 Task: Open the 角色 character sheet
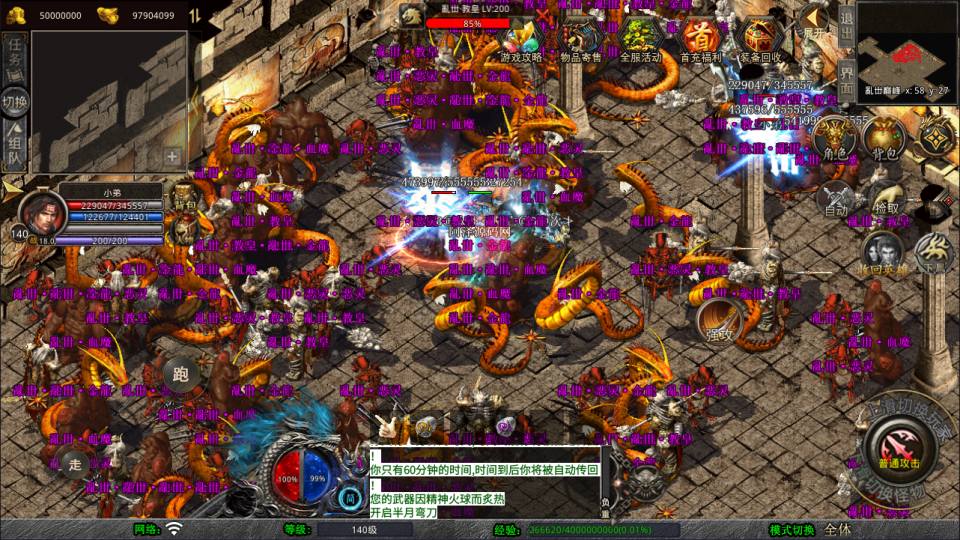(834, 140)
